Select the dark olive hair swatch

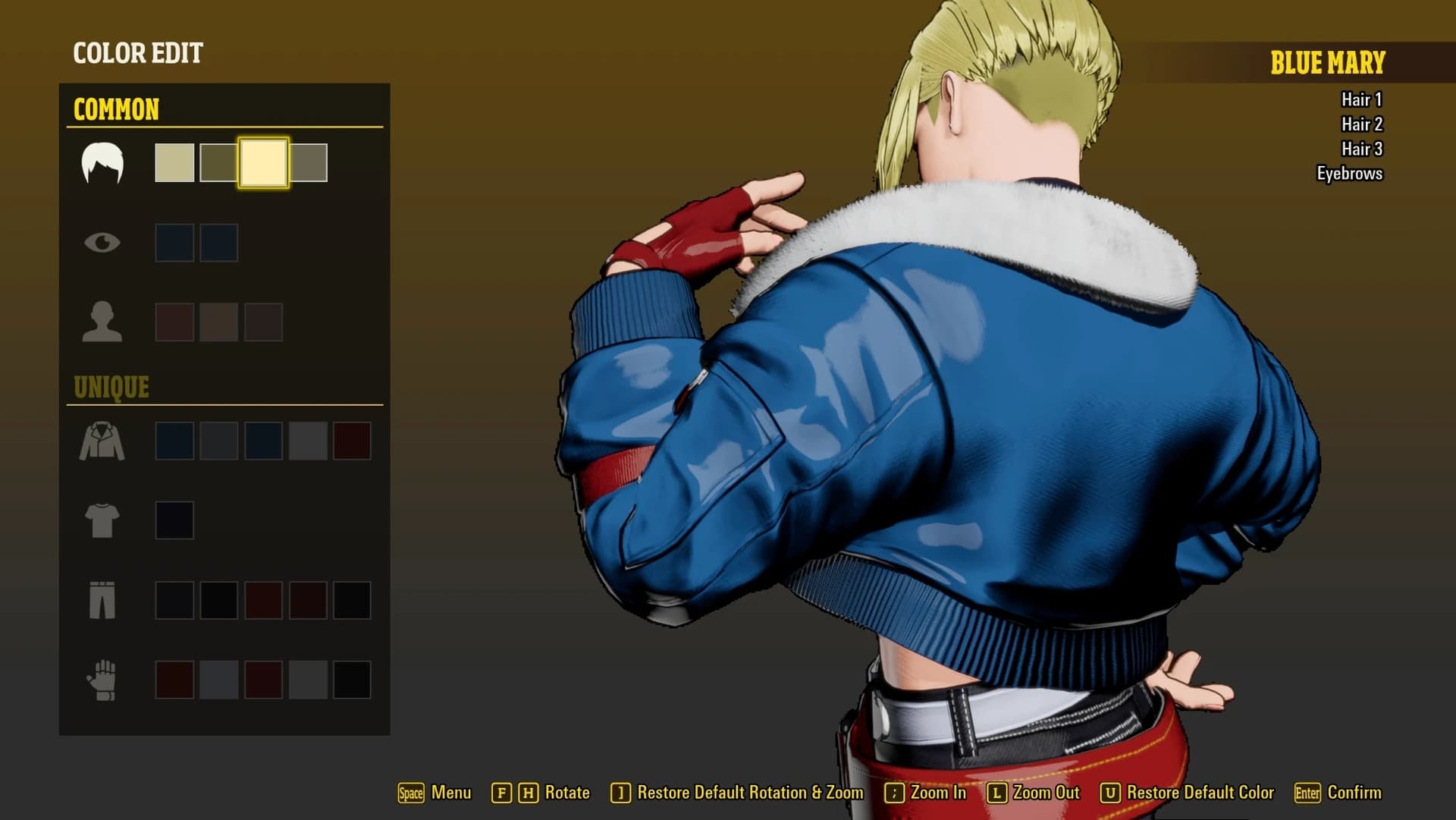tap(218, 162)
